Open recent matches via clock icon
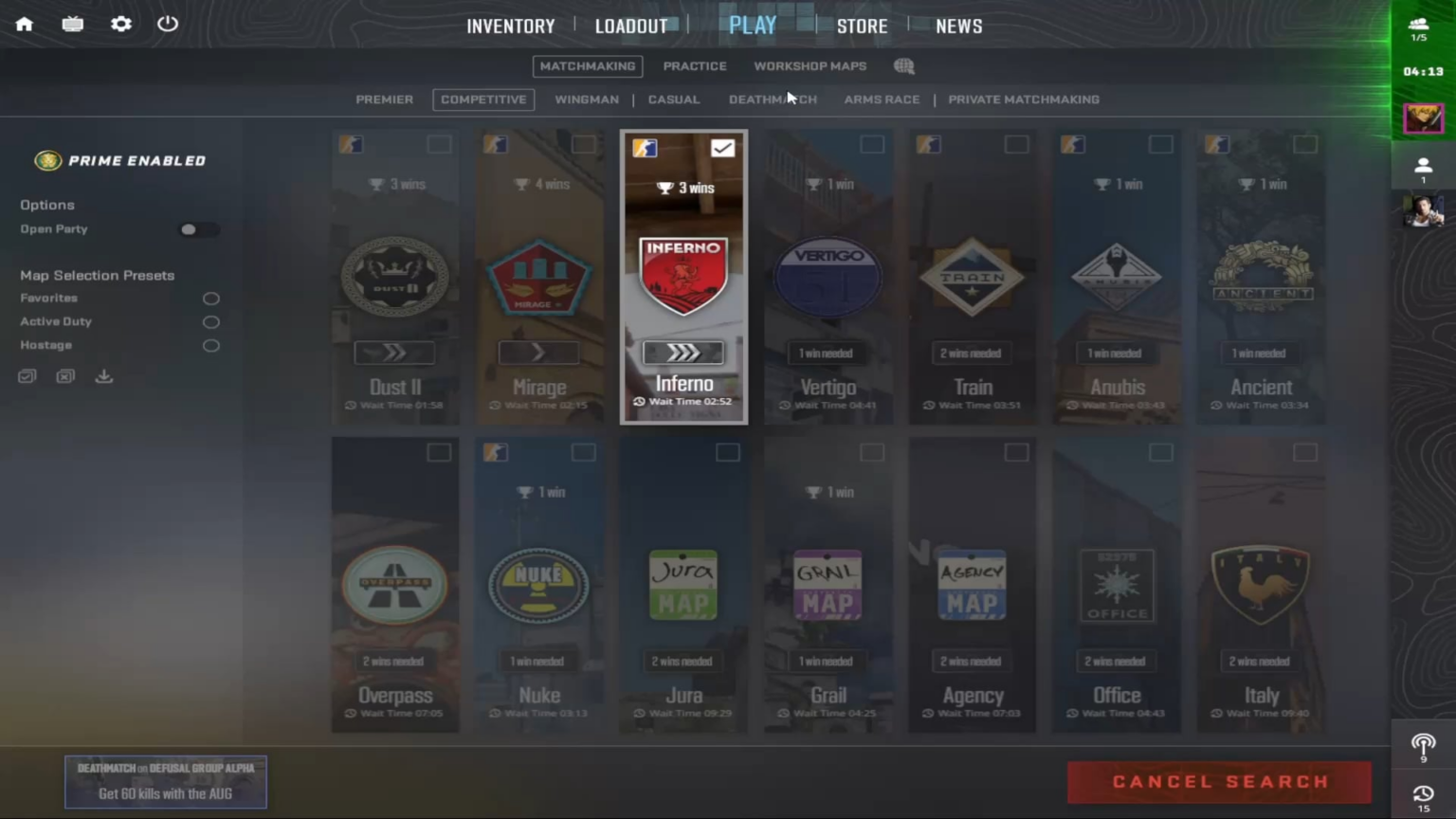This screenshot has height=819, width=1456. tap(1422, 794)
